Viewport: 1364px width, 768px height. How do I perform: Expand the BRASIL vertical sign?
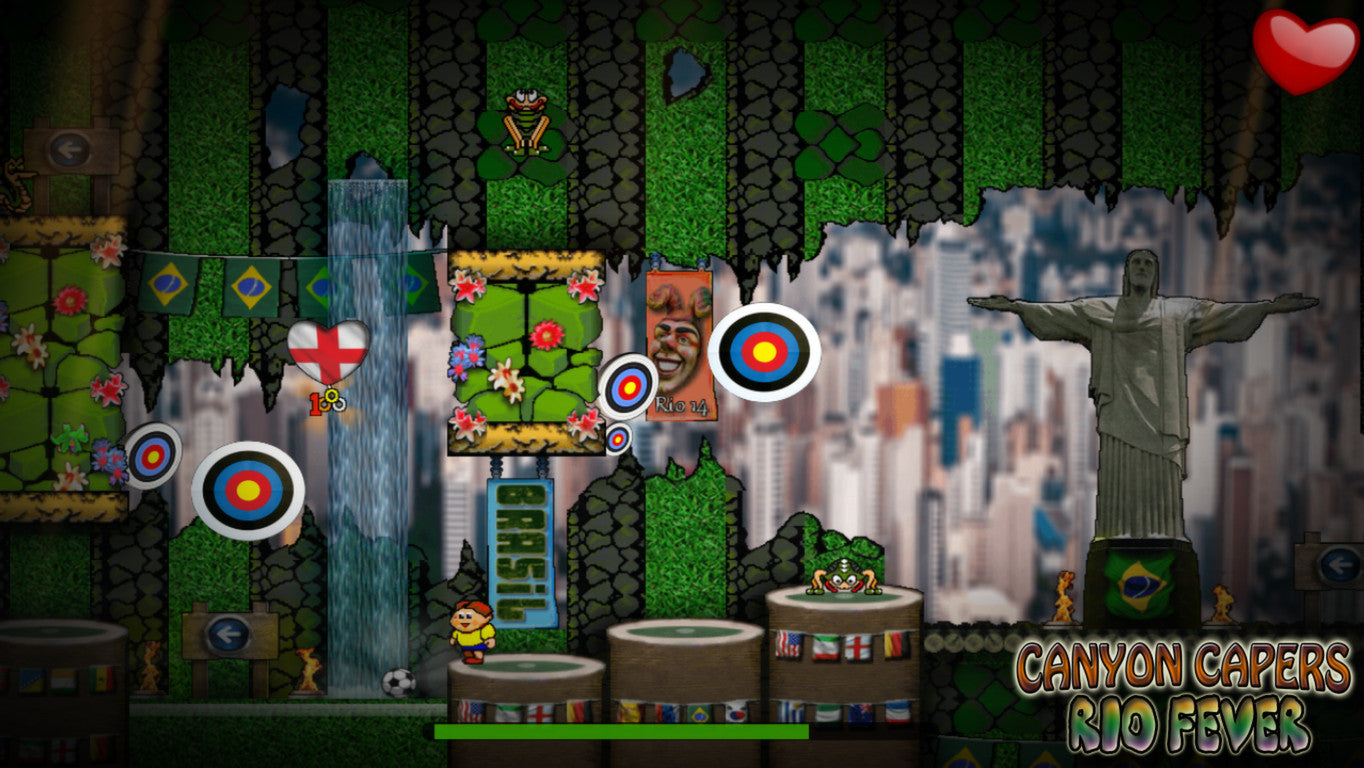521,553
